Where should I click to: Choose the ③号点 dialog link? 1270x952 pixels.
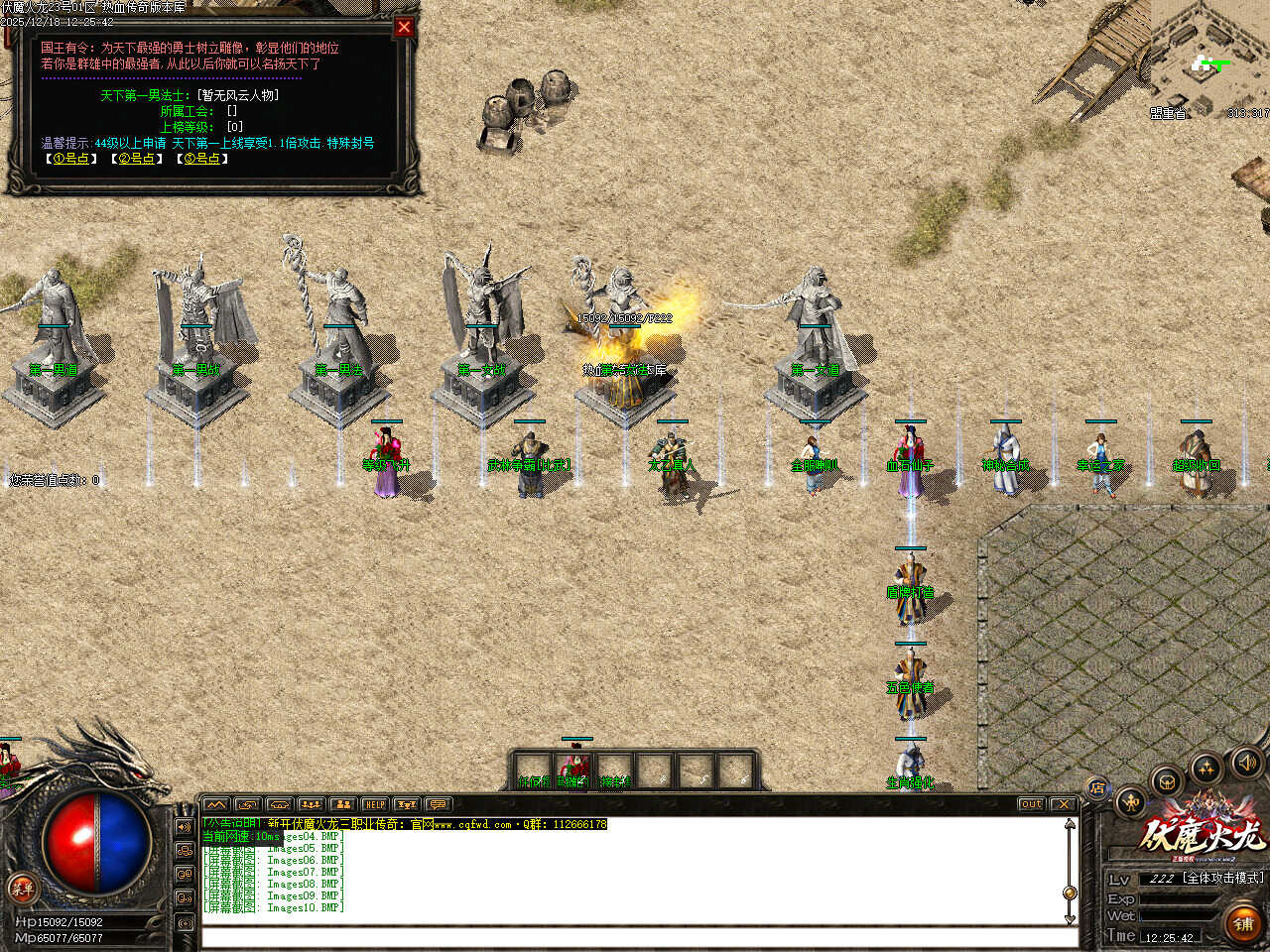coord(202,159)
